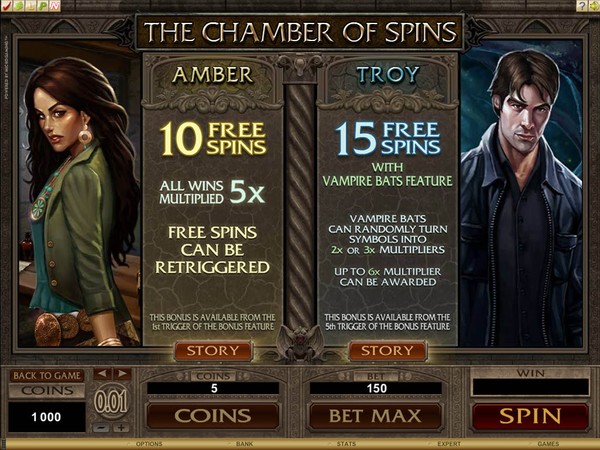Image resolution: width=600 pixels, height=450 pixels.
Task: Switch to Expert mode
Action: [x=447, y=443]
